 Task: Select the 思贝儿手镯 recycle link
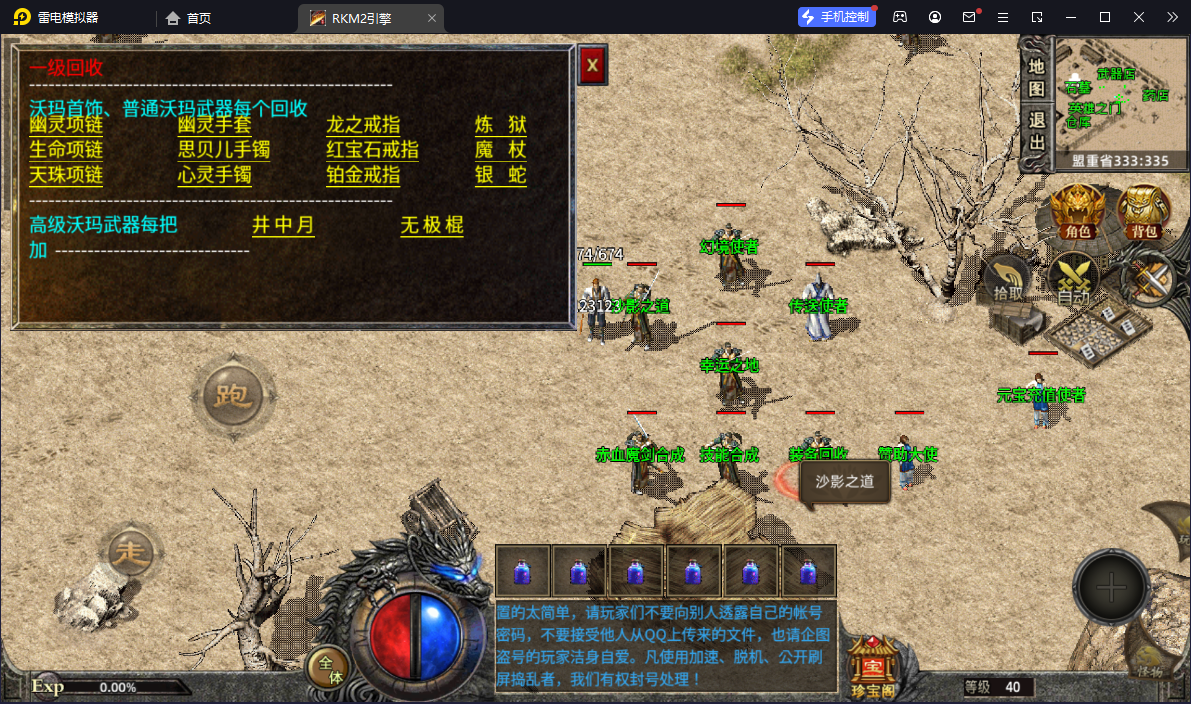224,150
